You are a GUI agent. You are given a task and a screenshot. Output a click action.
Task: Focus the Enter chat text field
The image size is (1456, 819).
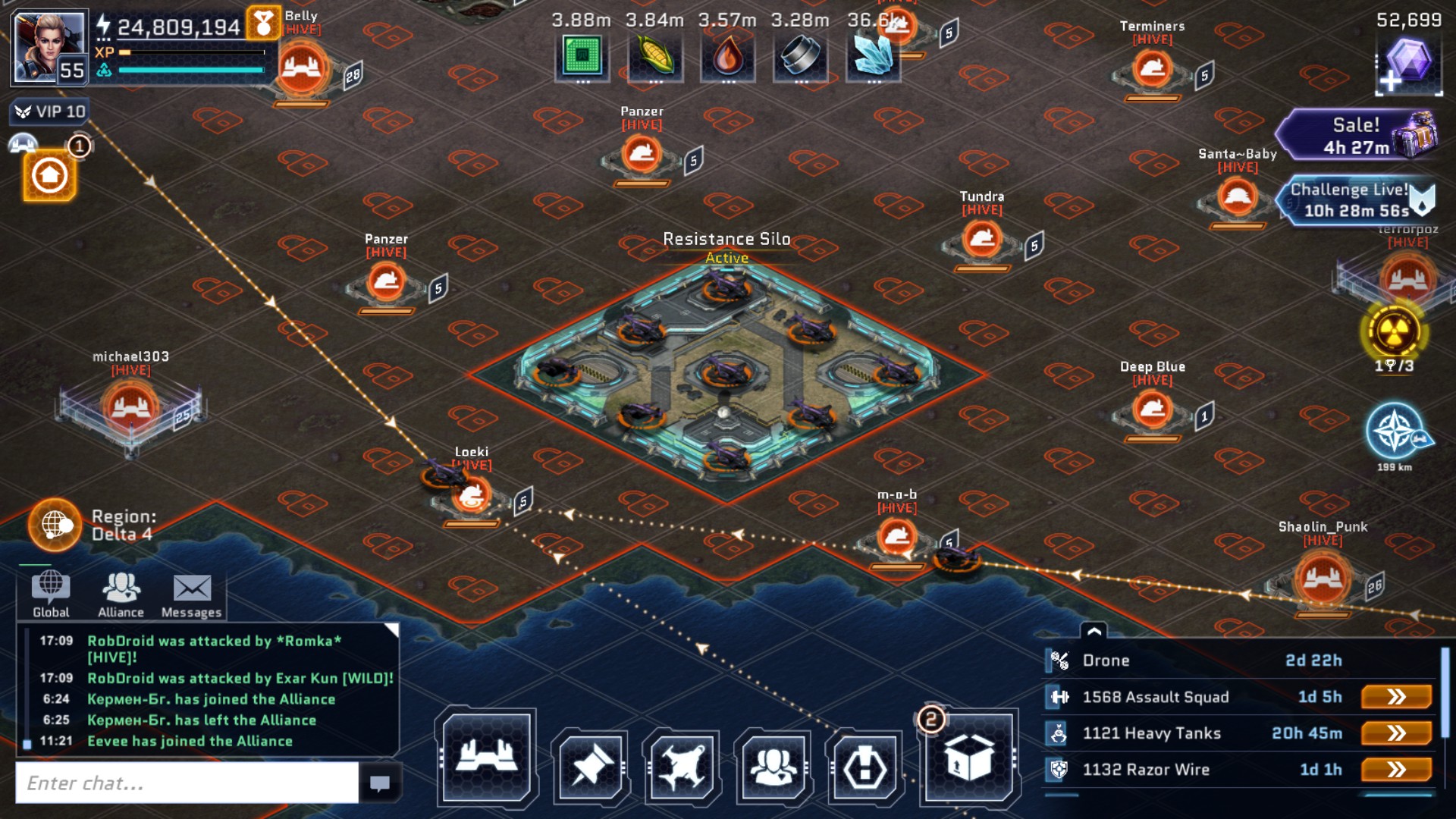[x=187, y=783]
